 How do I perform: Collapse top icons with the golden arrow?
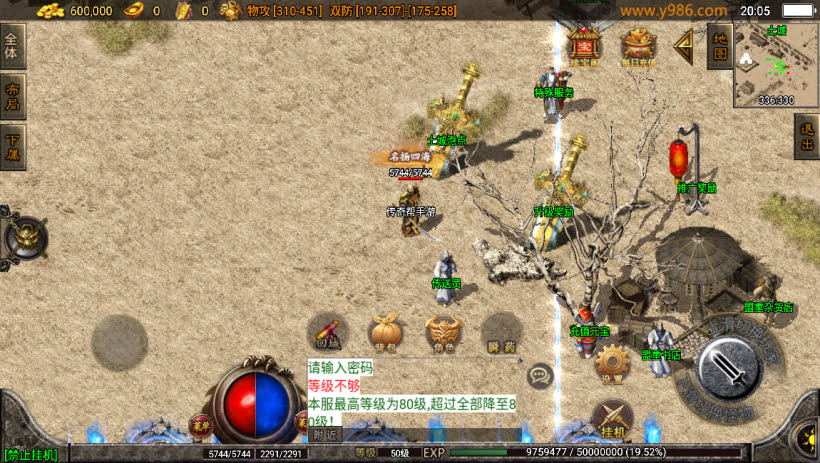[x=683, y=45]
